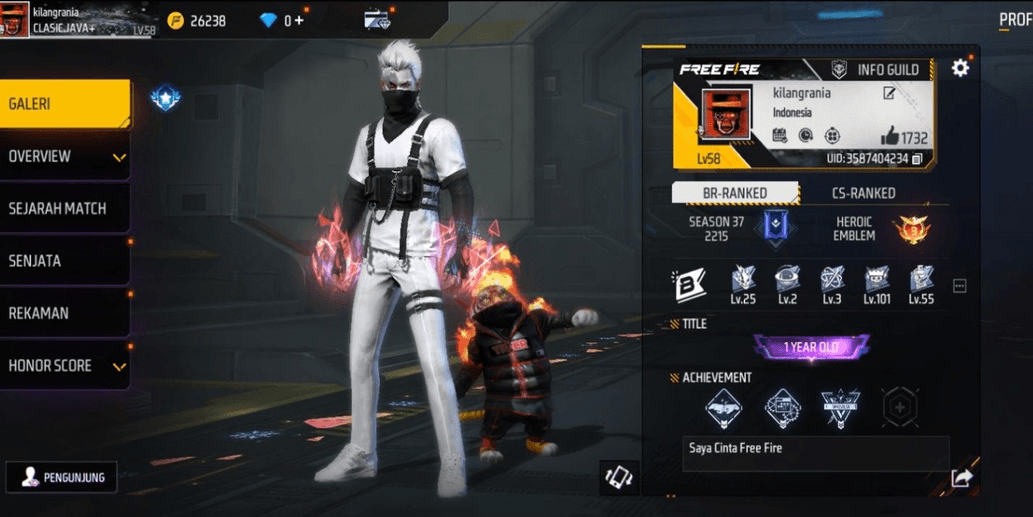Share the profile using the arrow icon
The height and width of the screenshot is (517, 1033).
960,478
